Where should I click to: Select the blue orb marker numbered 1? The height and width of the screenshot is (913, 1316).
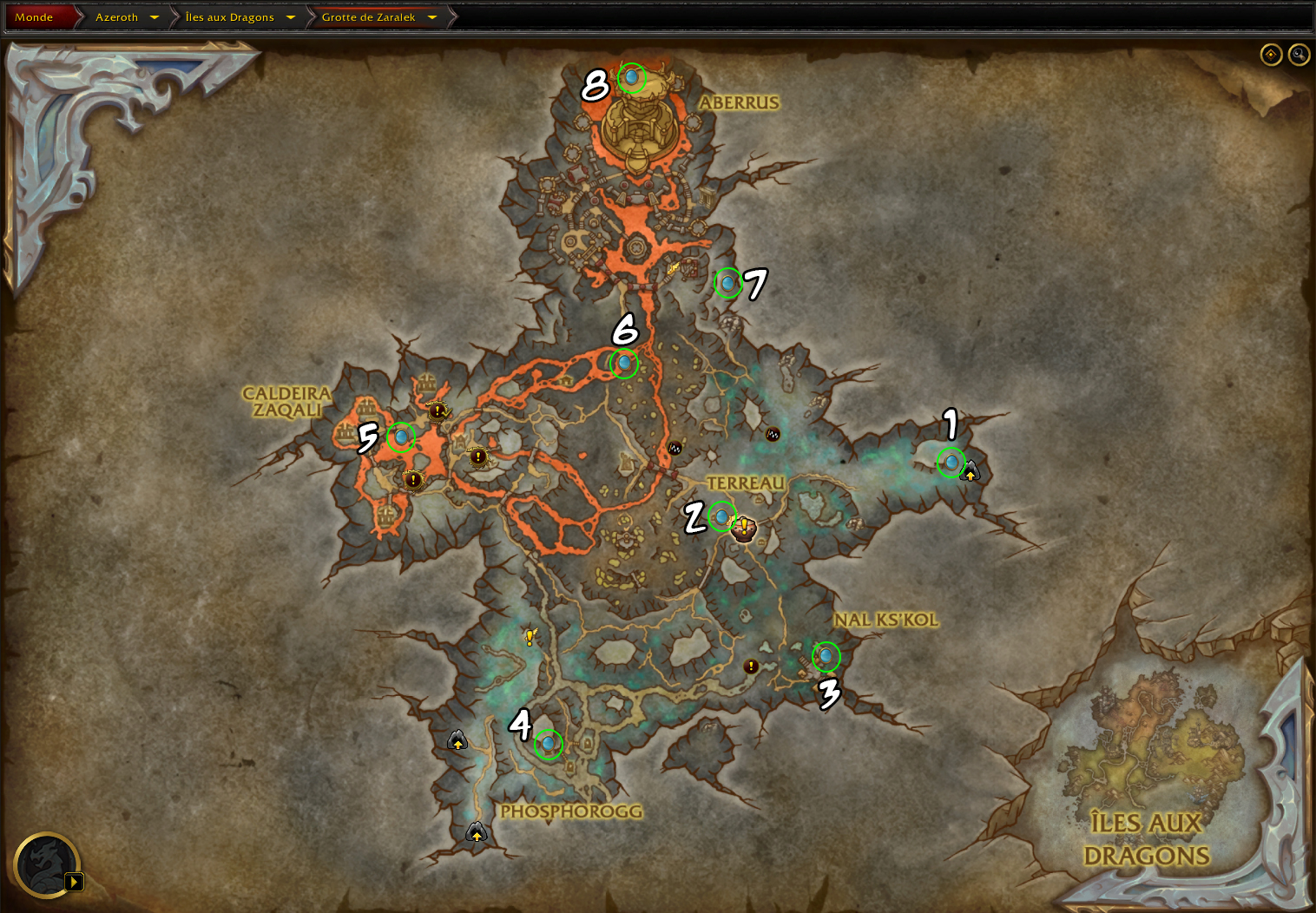click(x=951, y=462)
